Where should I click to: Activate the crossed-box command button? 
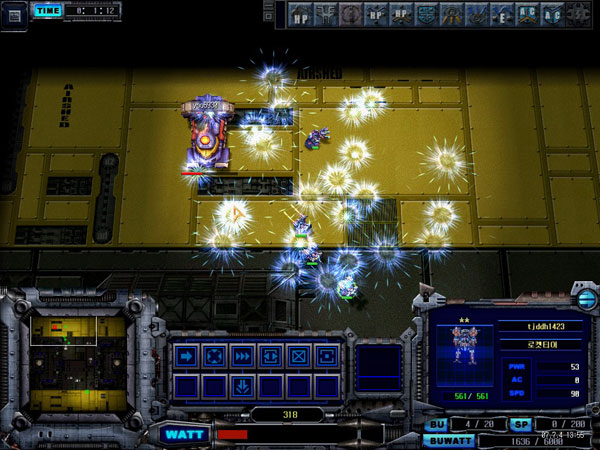tap(297, 356)
